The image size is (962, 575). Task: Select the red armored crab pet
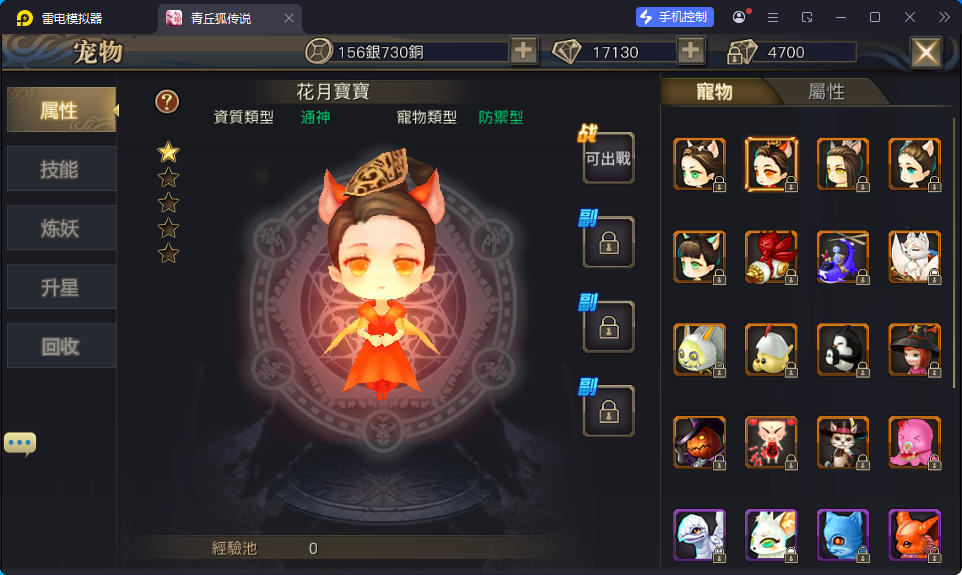tap(771, 257)
